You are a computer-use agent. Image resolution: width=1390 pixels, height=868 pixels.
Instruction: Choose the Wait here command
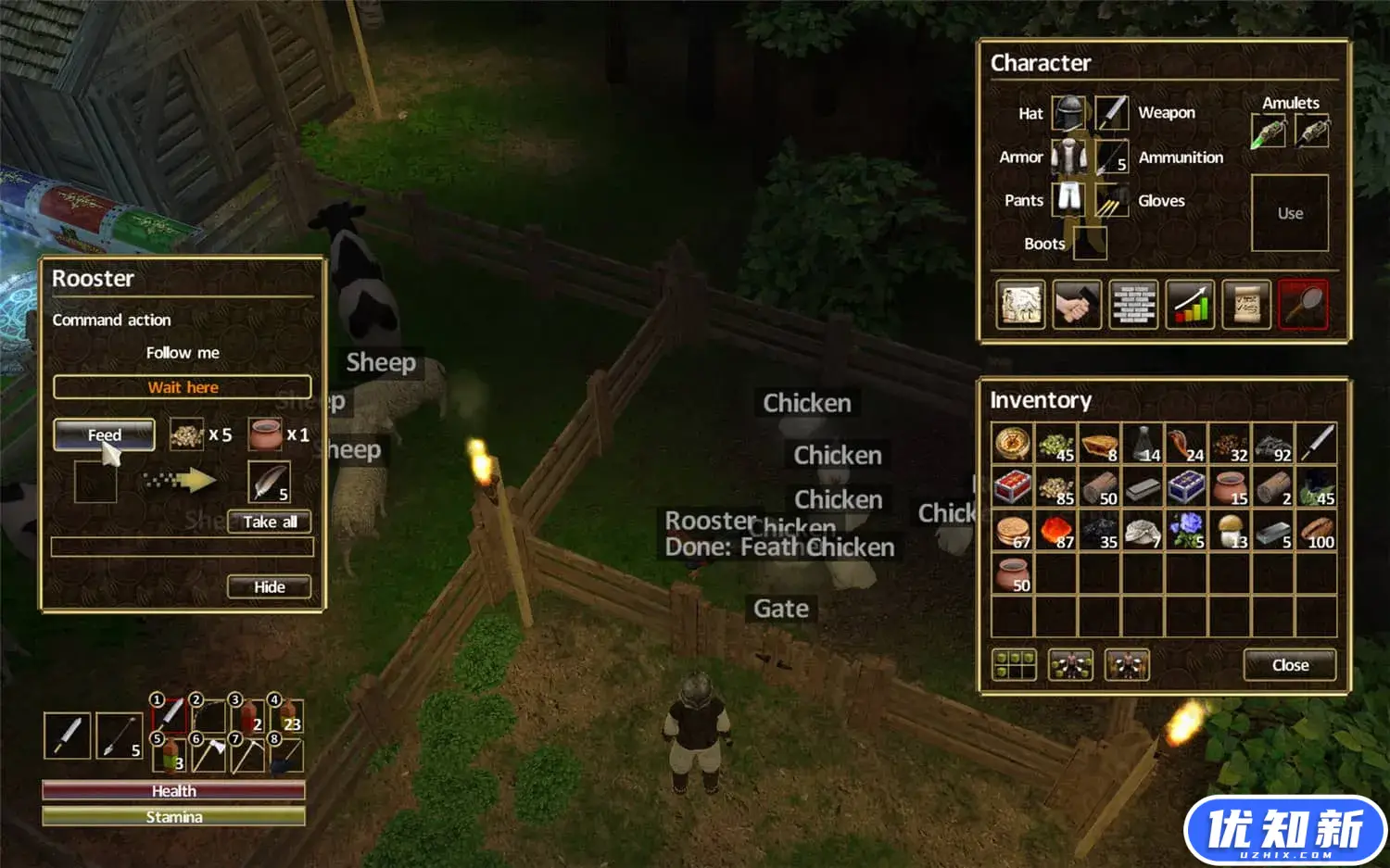click(x=183, y=387)
